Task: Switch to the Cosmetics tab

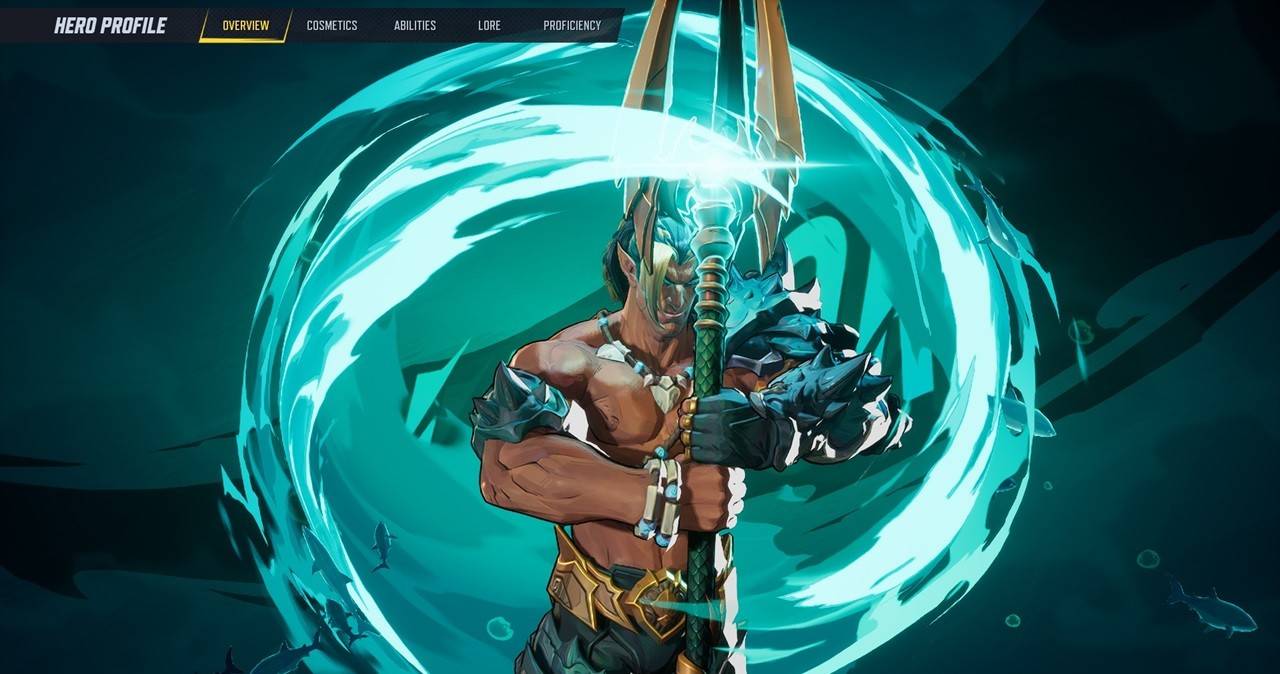Action: tap(332, 26)
